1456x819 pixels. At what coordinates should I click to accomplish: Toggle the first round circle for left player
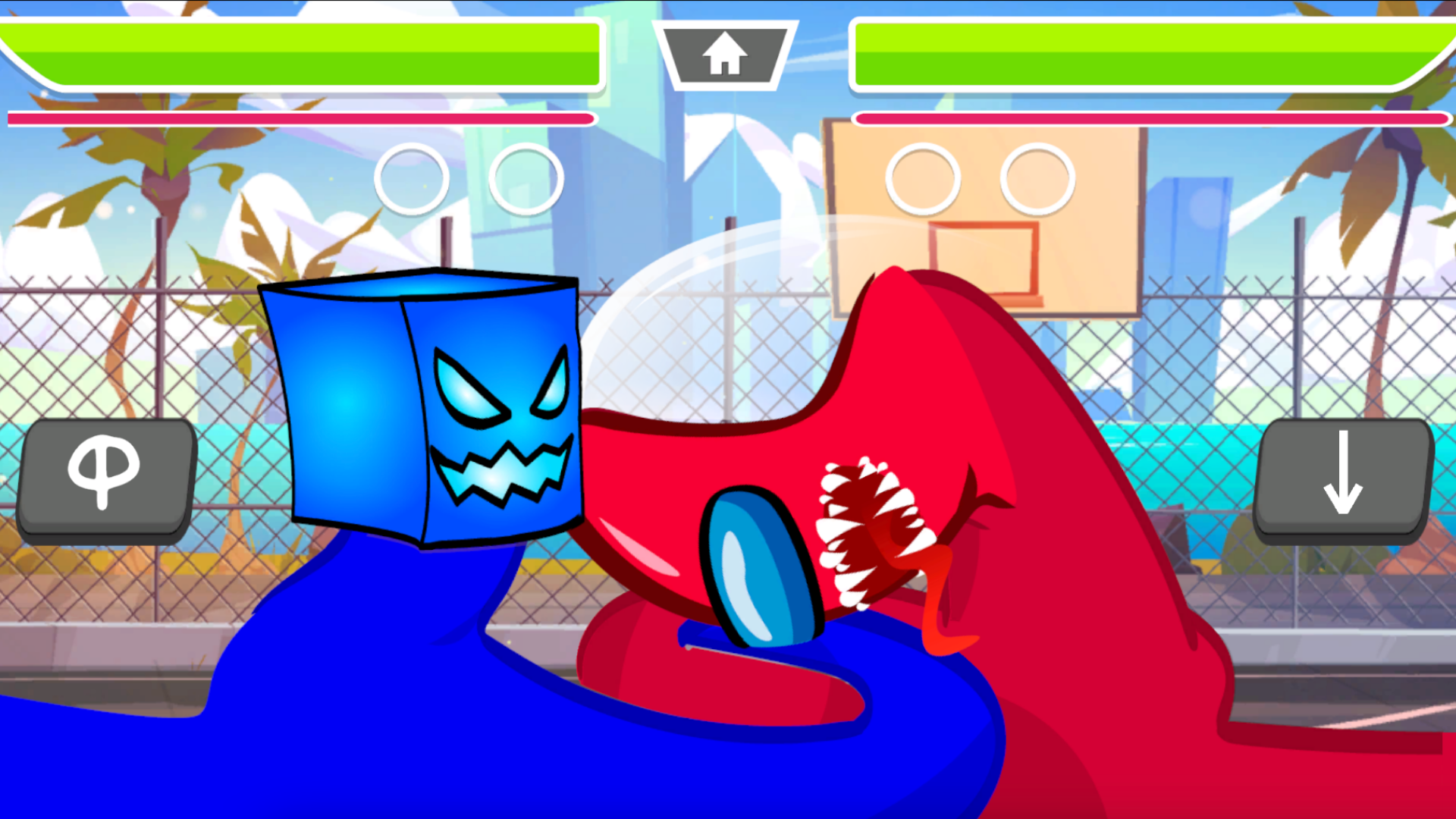(410, 179)
